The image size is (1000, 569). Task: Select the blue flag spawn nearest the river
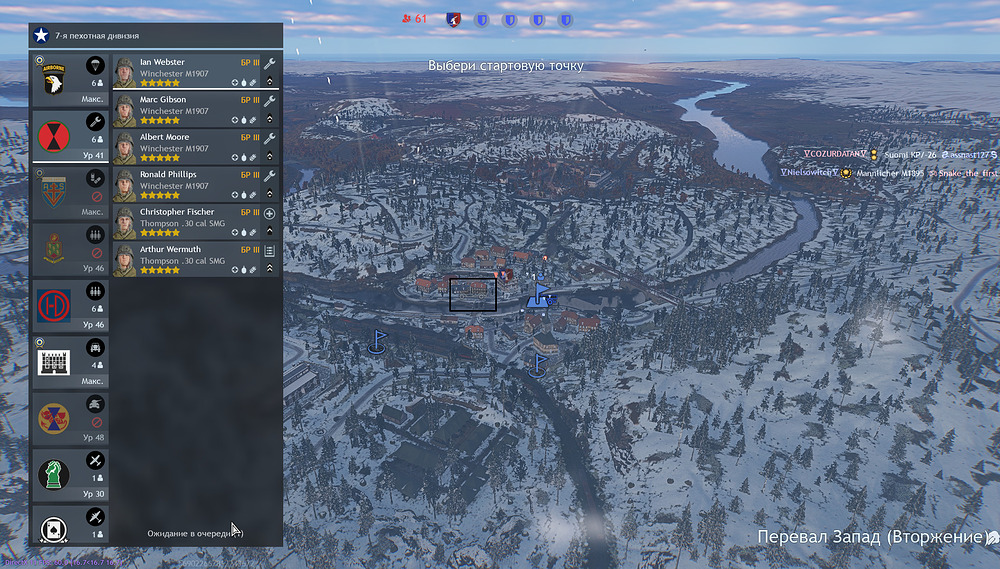[x=539, y=364]
